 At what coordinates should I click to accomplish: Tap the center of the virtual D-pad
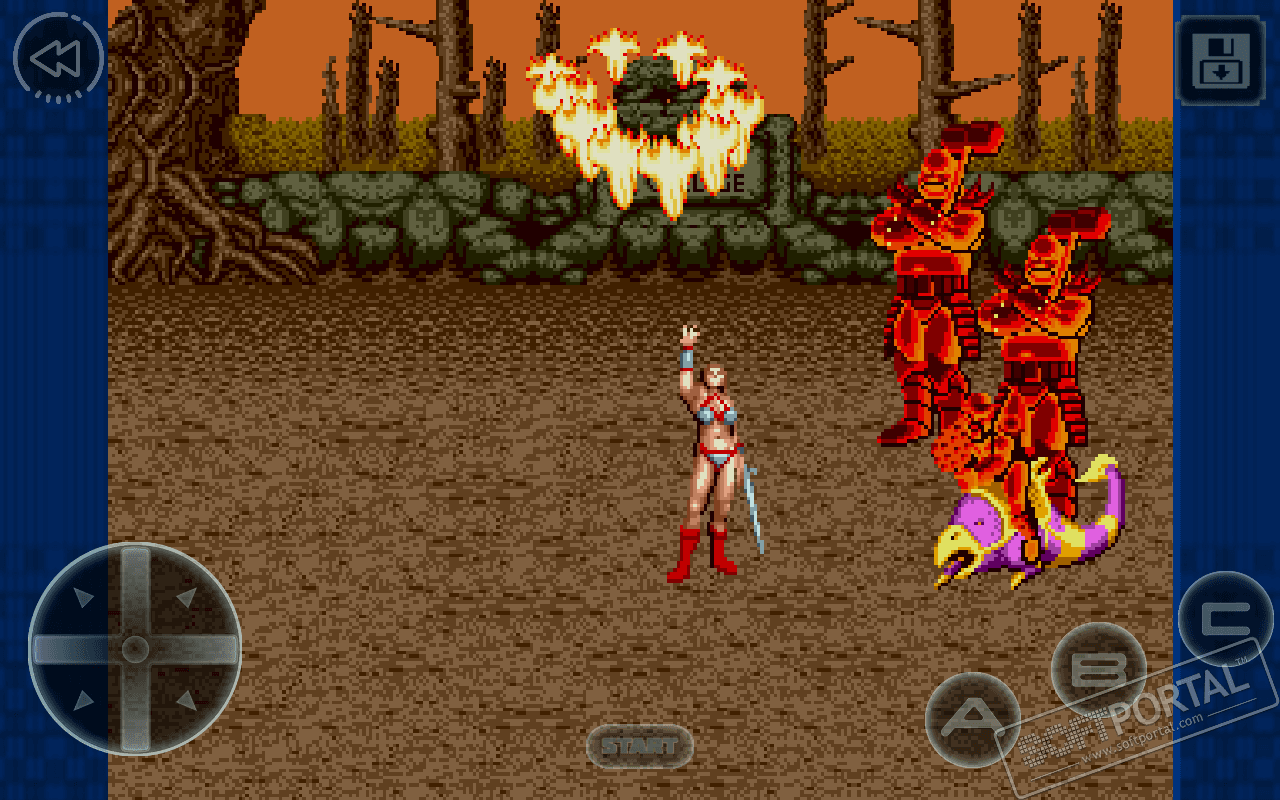pos(135,649)
